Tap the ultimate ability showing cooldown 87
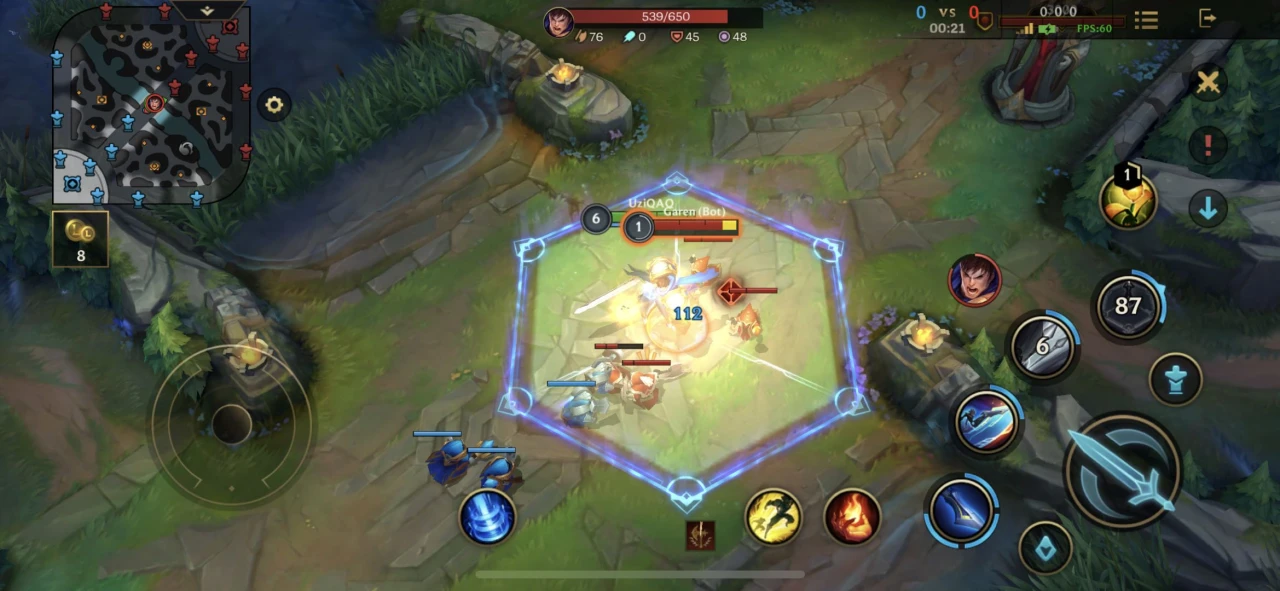 [1128, 306]
